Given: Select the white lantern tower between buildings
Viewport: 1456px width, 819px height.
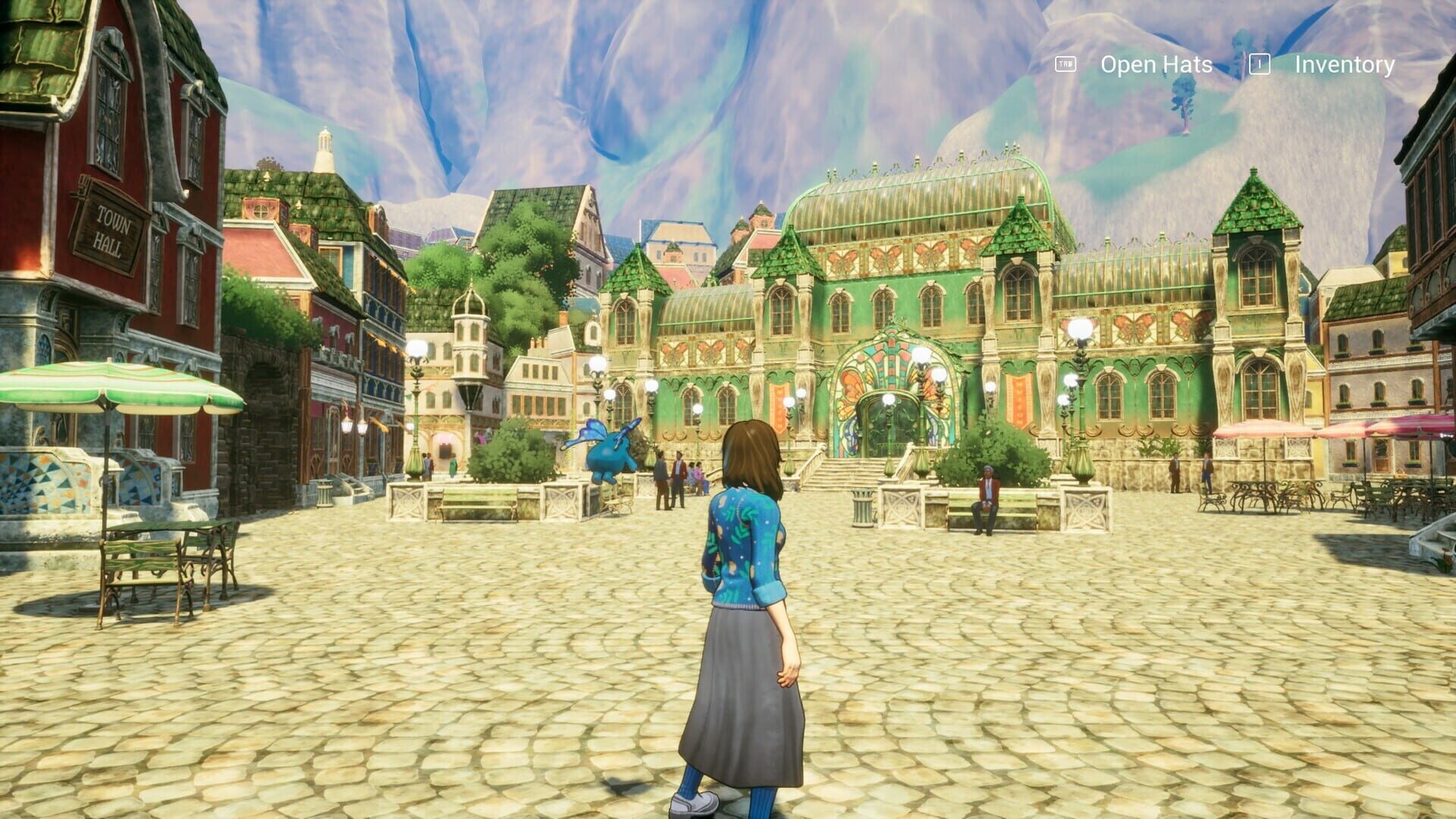Looking at the screenshot, I should click(470, 334).
